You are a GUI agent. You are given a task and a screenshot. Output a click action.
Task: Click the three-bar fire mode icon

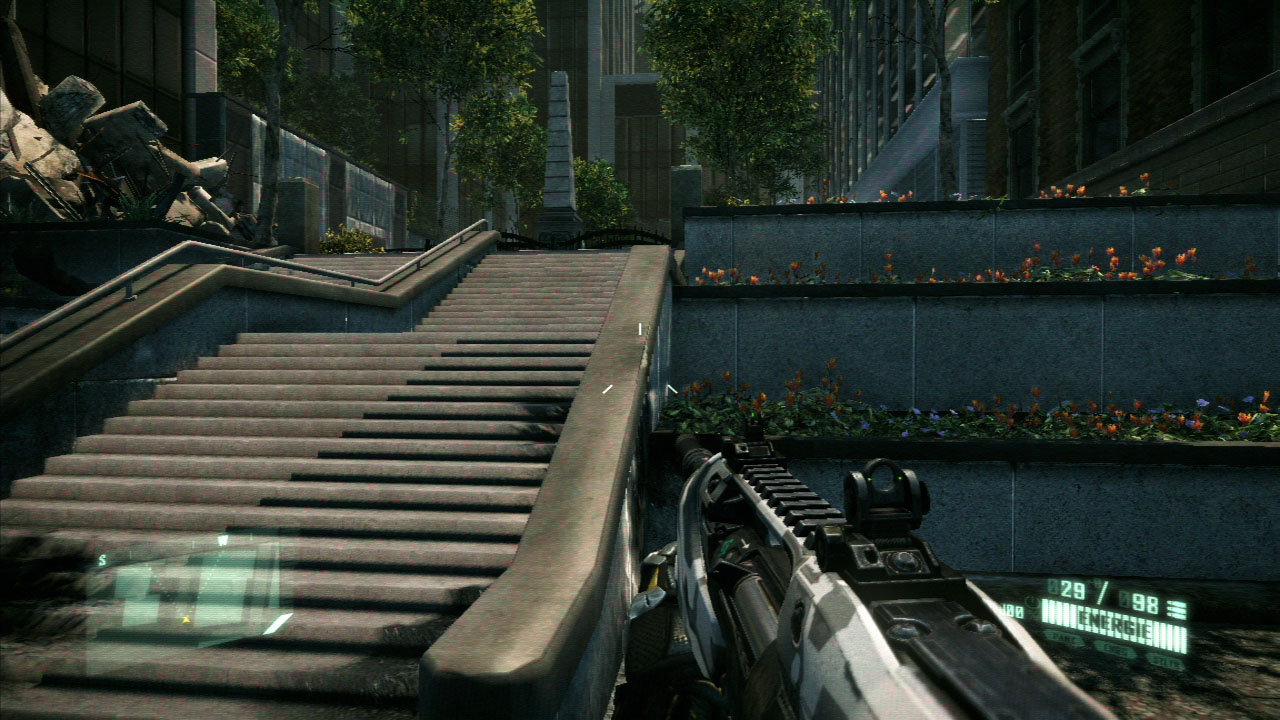tap(1176, 608)
